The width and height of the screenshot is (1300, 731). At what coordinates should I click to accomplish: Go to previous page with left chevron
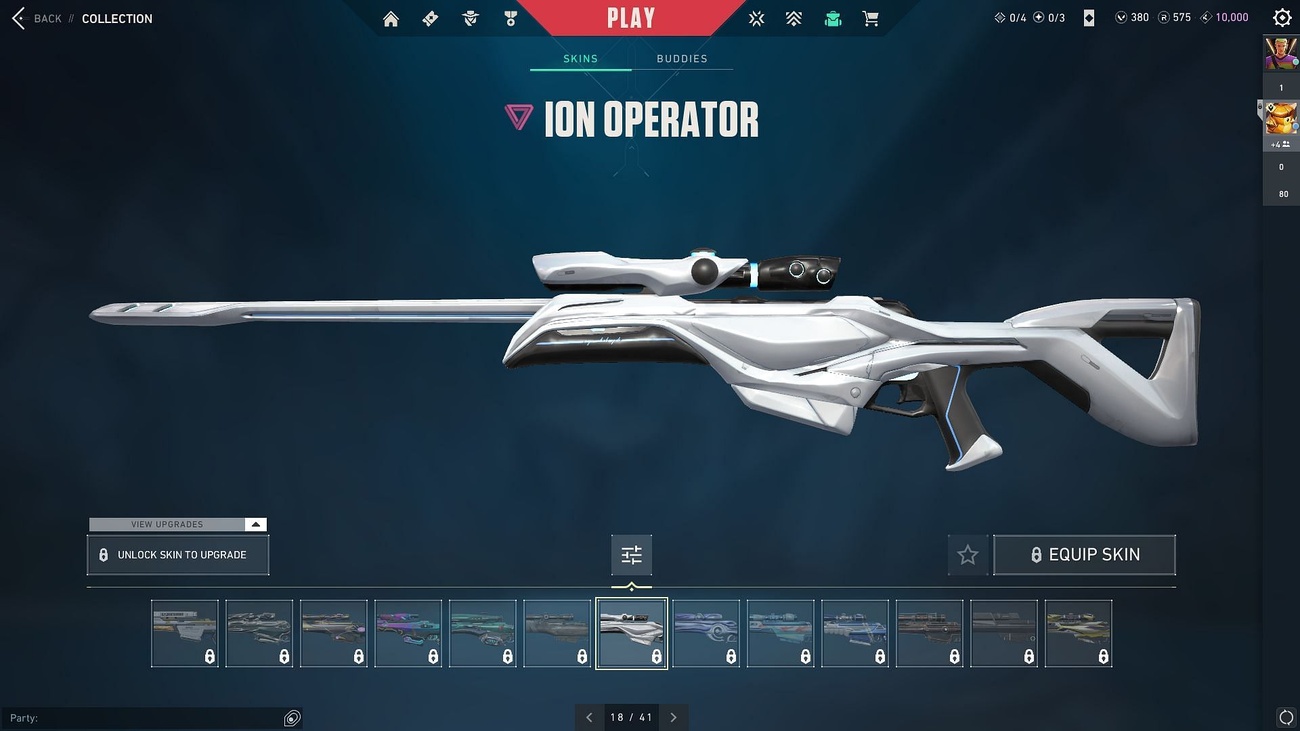(589, 716)
